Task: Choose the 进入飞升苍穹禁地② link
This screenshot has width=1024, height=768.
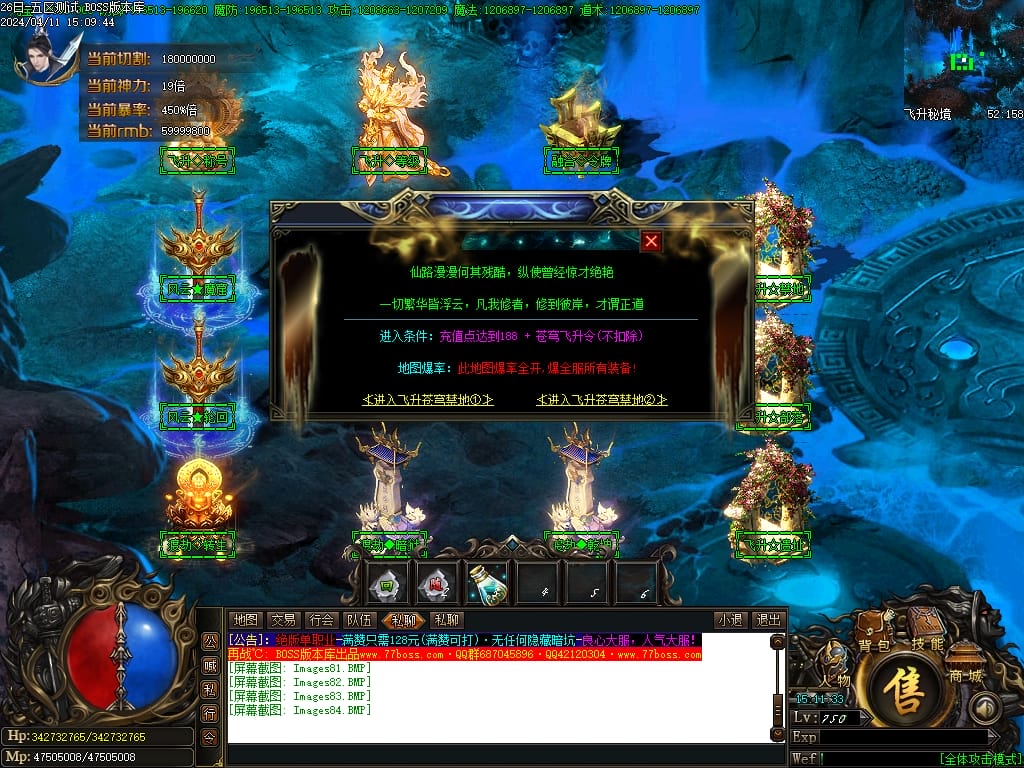Action: 602,400
